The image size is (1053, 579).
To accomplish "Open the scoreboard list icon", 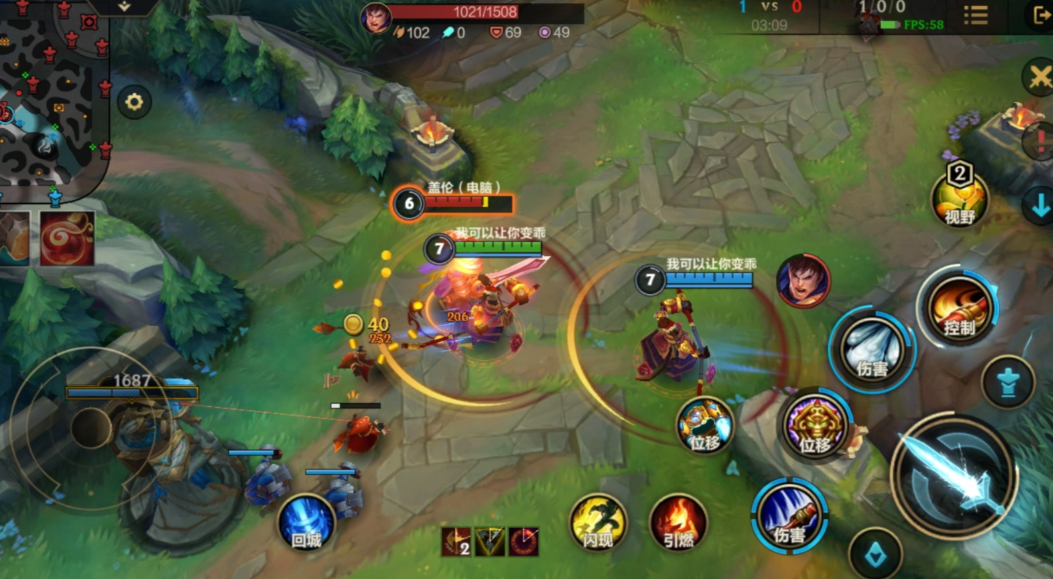I will [x=975, y=15].
